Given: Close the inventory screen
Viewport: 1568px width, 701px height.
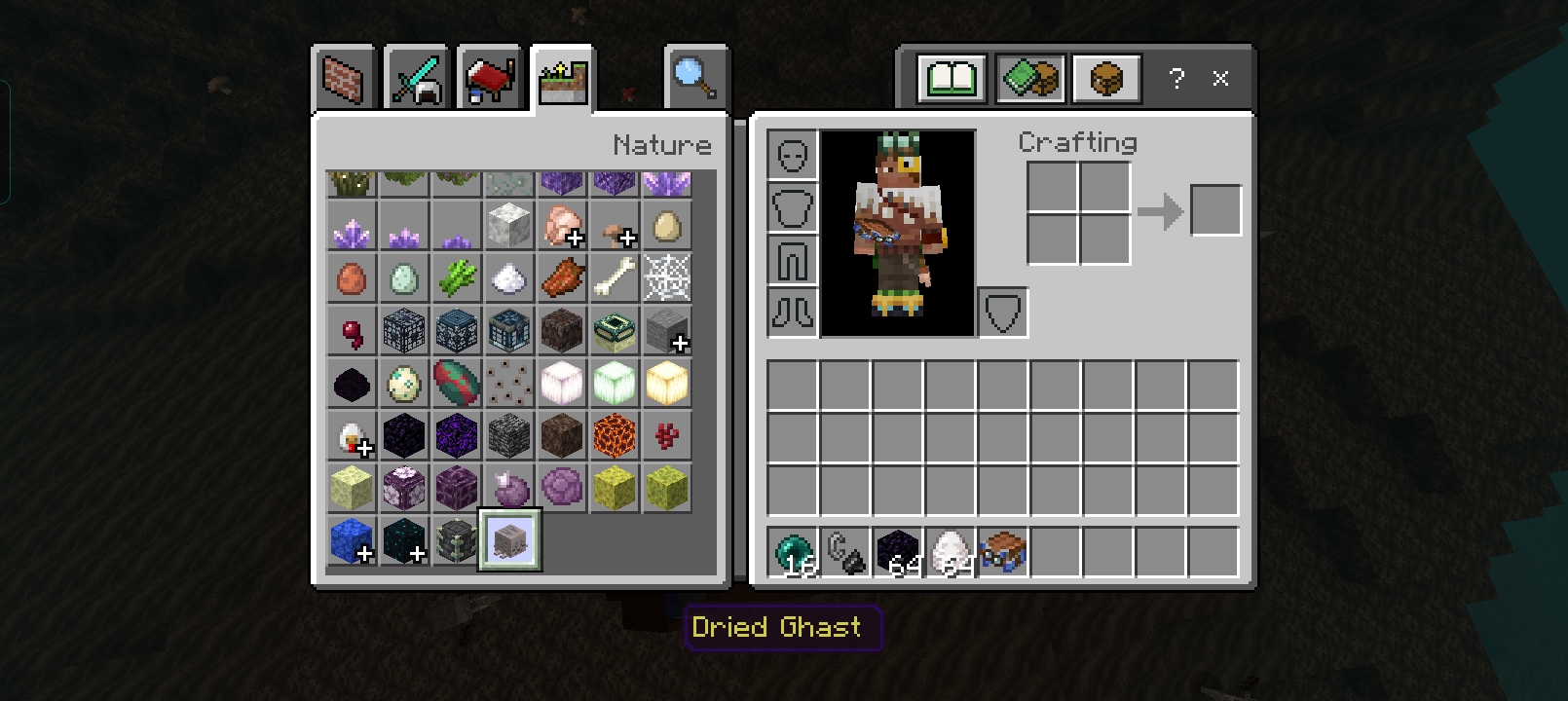Looking at the screenshot, I should coord(1220,79).
